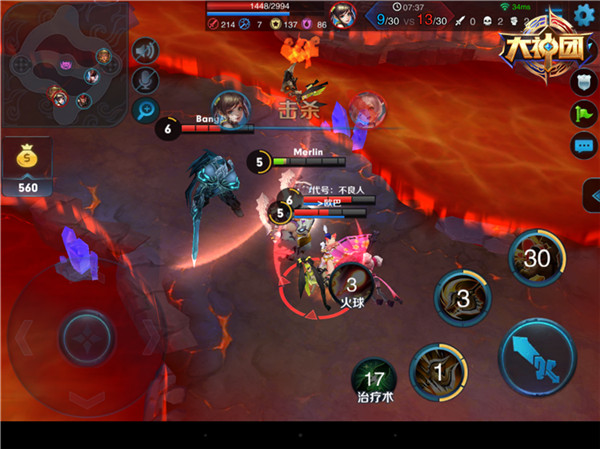Image resolution: width=600 pixels, height=449 pixels.
Task: Toggle the speaker sound button
Action: pos(146,50)
